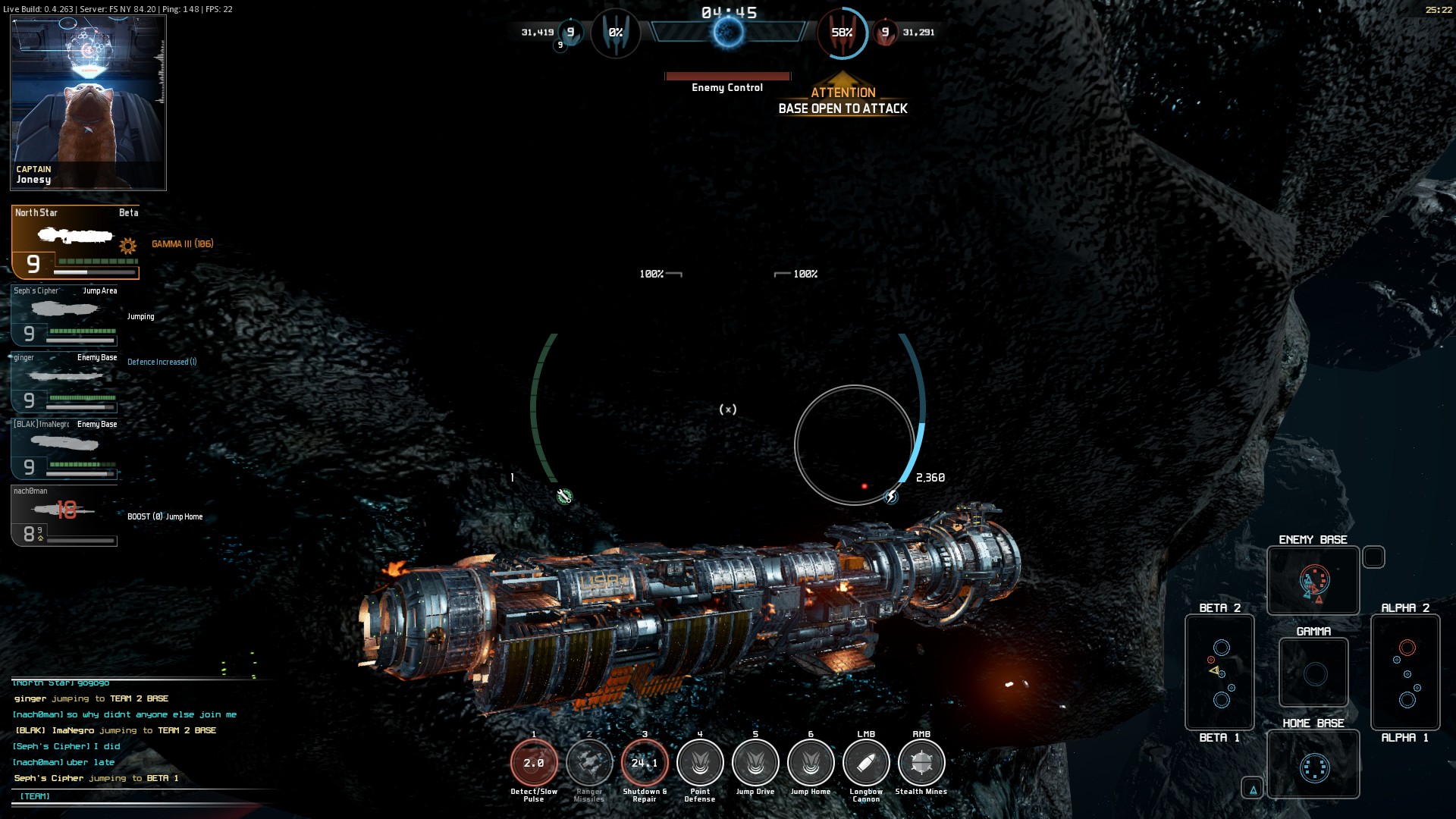Choose the Beta sector on the map
Image resolution: width=1456 pixels, height=819 pixels.
pyautogui.click(x=1219, y=673)
